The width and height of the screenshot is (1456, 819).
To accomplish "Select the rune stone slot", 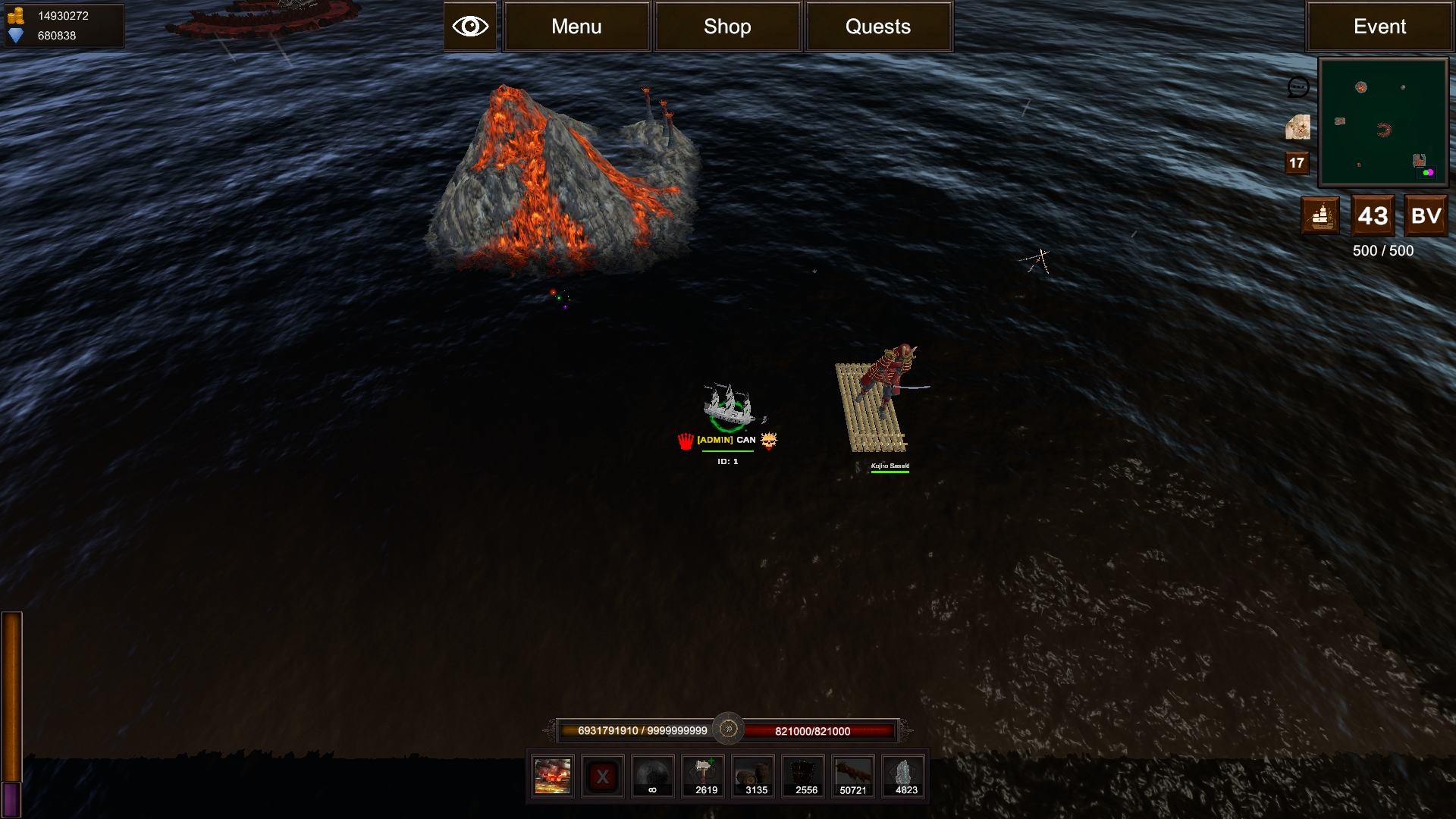I will pos(905,777).
